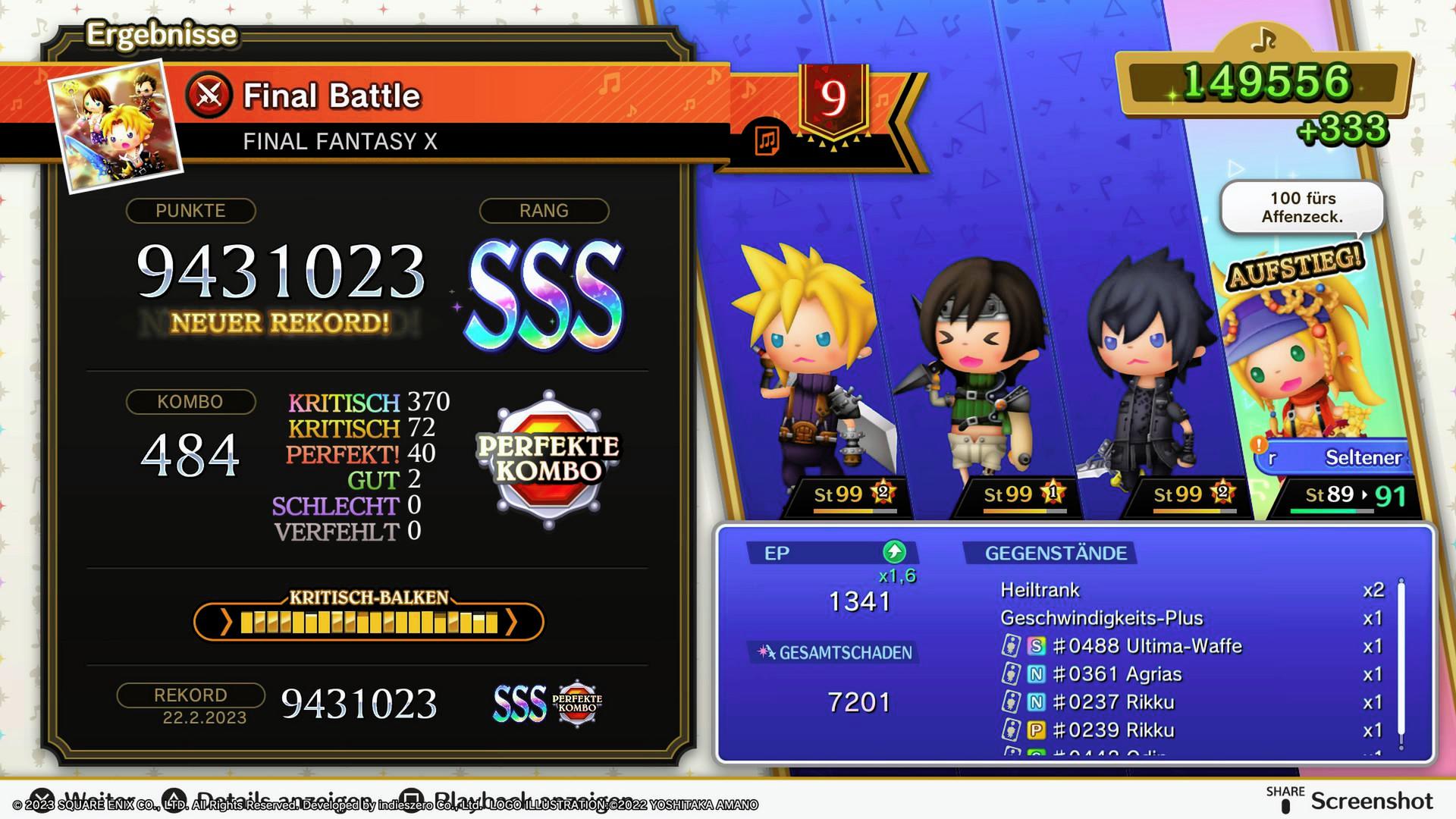Select the rainbow S rarity icon beside Ultima-Waffe
The image size is (1456, 819).
pyautogui.click(x=1037, y=645)
